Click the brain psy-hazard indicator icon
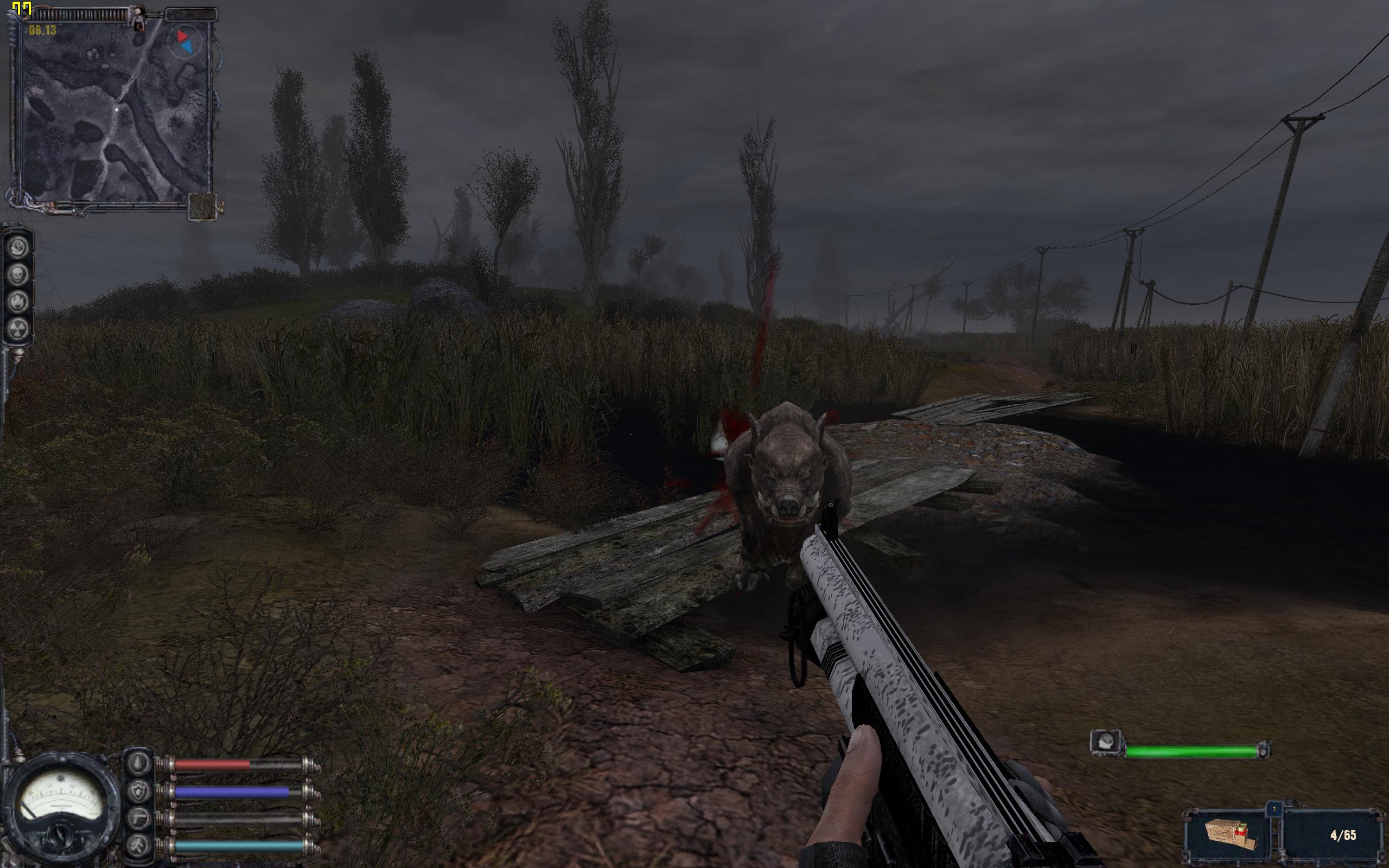The image size is (1389, 868). click(x=19, y=247)
